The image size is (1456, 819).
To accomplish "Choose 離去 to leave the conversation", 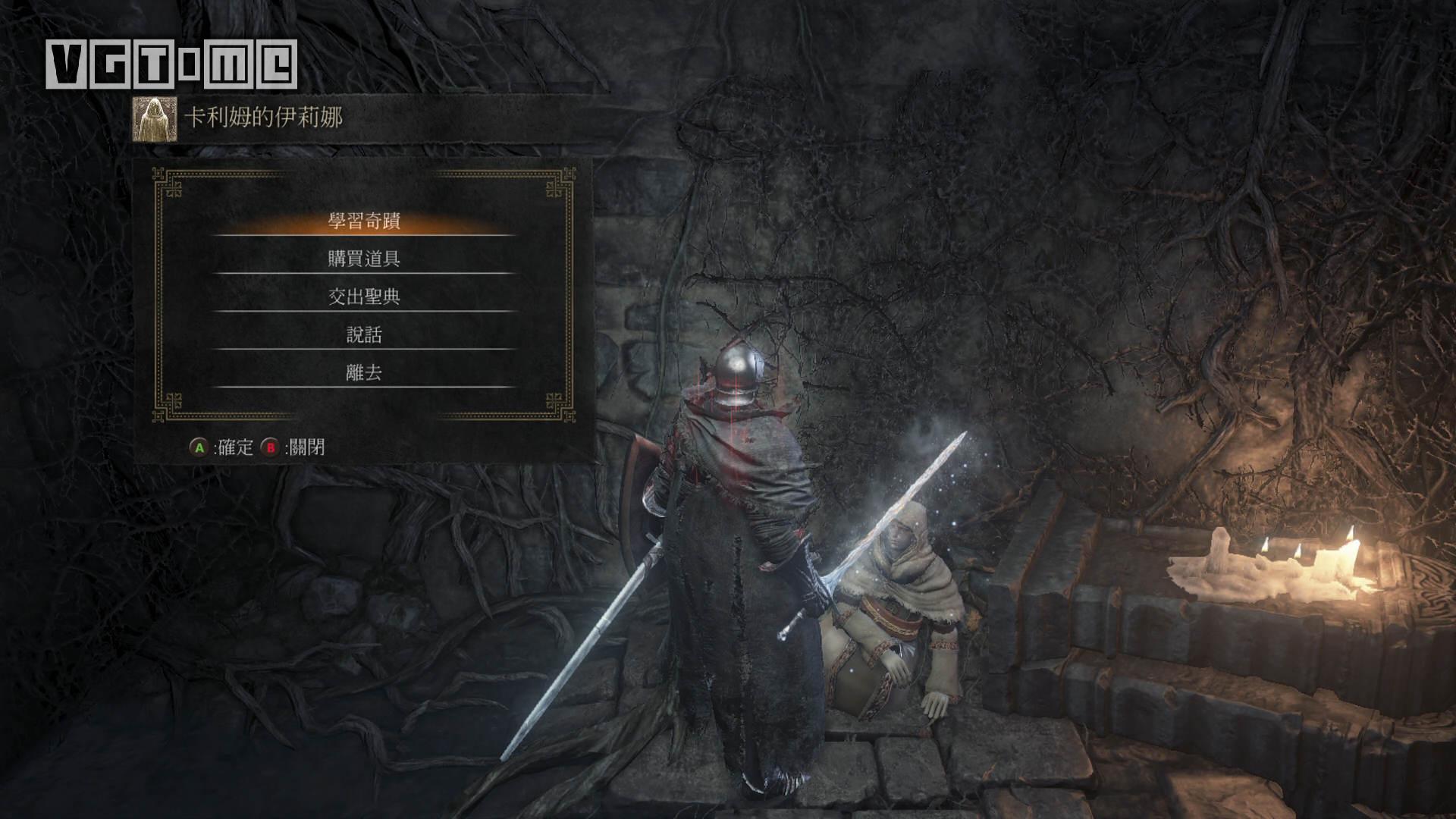I will tap(364, 373).
